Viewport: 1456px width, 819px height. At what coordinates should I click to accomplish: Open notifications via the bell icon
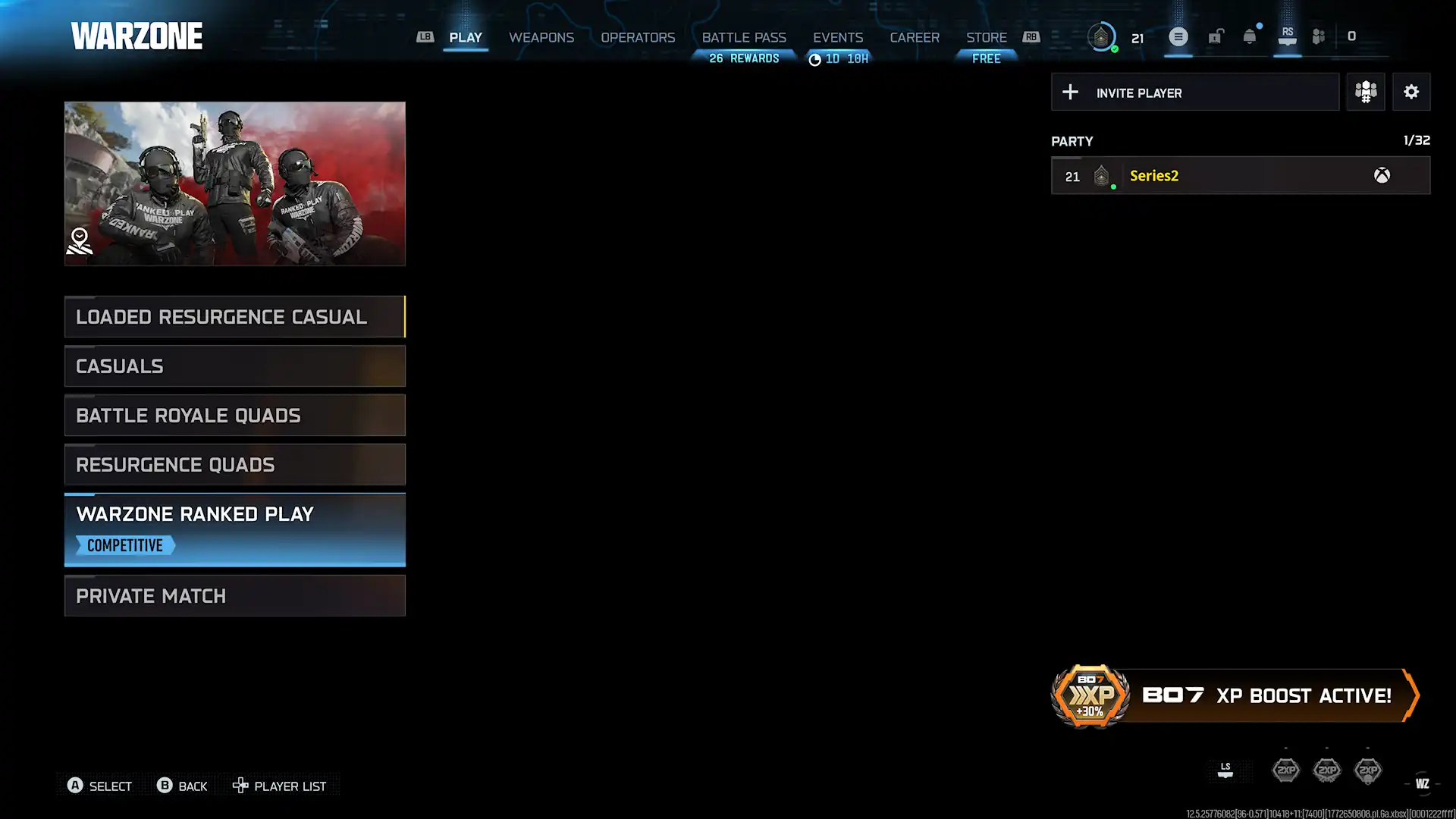pos(1247,36)
